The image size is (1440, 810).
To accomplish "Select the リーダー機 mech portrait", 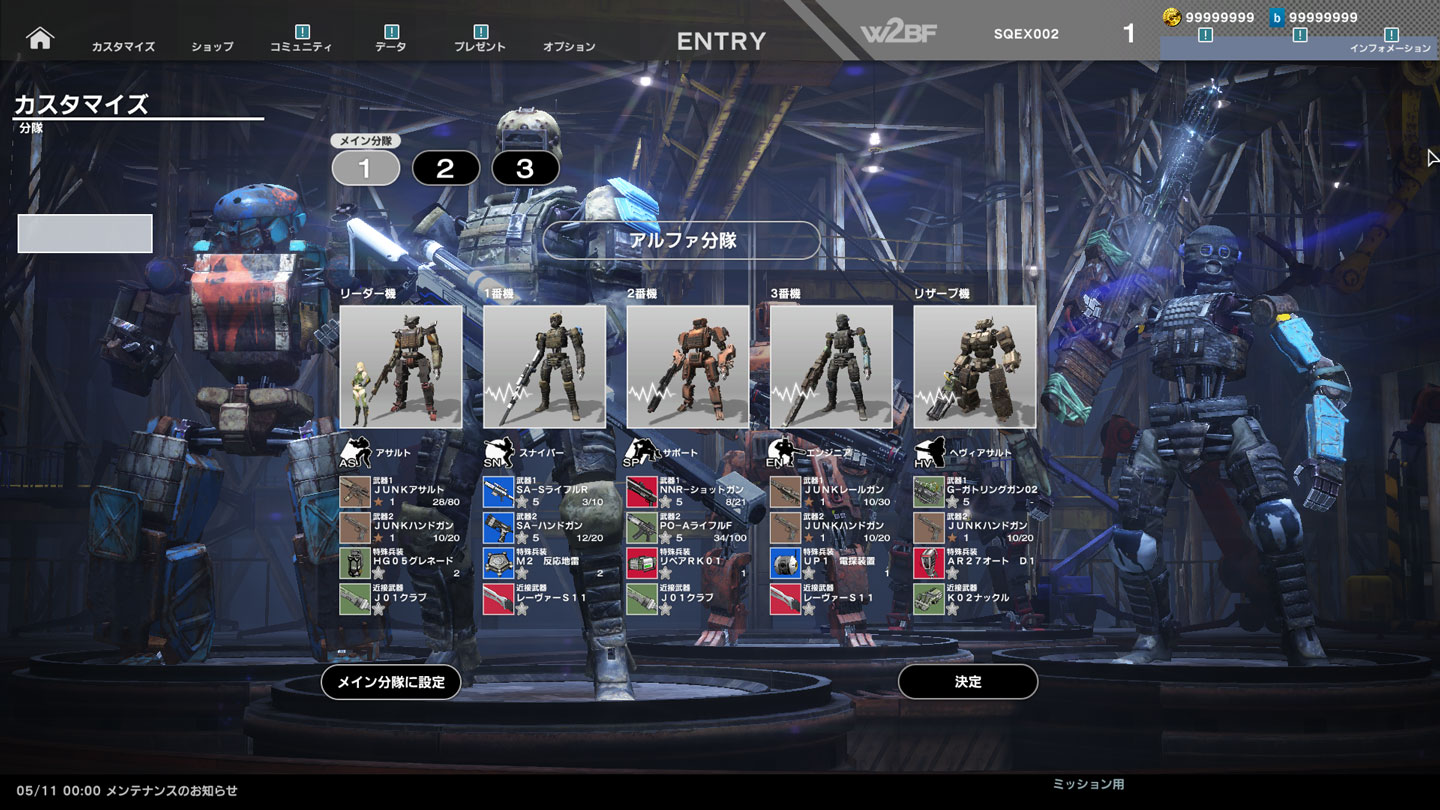I will click(x=401, y=367).
